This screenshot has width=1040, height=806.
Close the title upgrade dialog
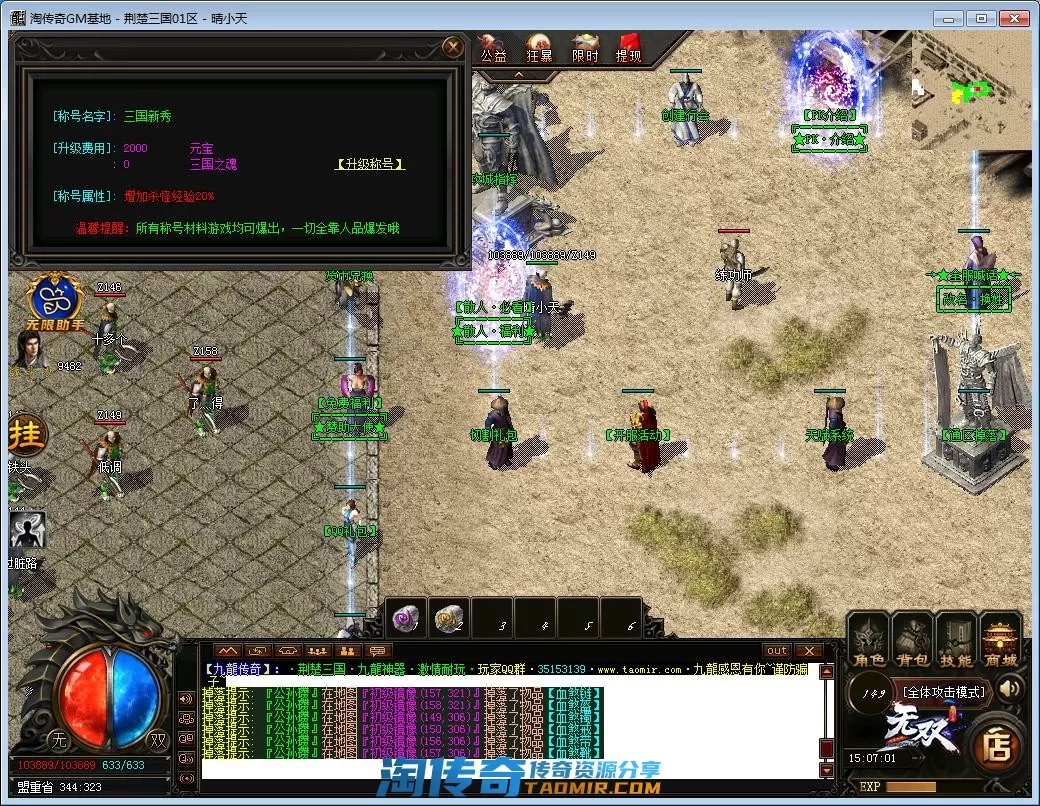454,47
